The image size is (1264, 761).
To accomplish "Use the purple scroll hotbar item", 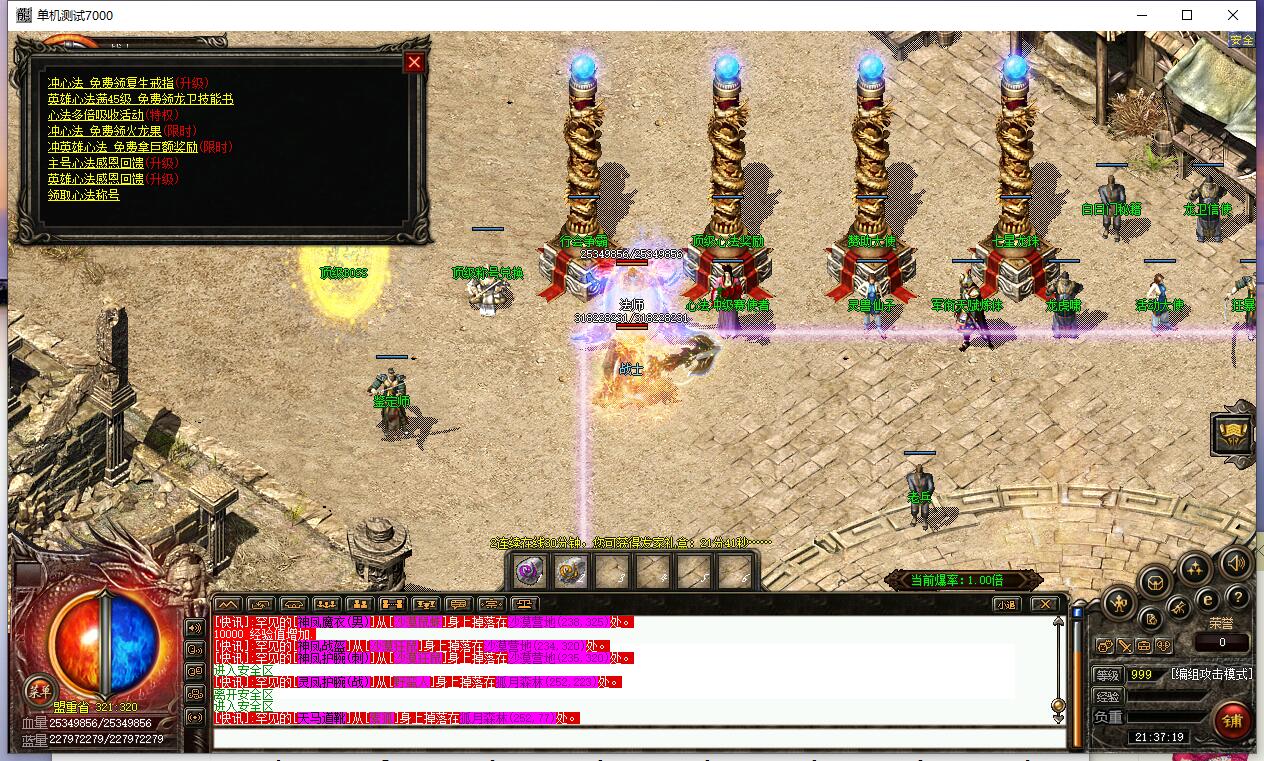I will (x=529, y=571).
